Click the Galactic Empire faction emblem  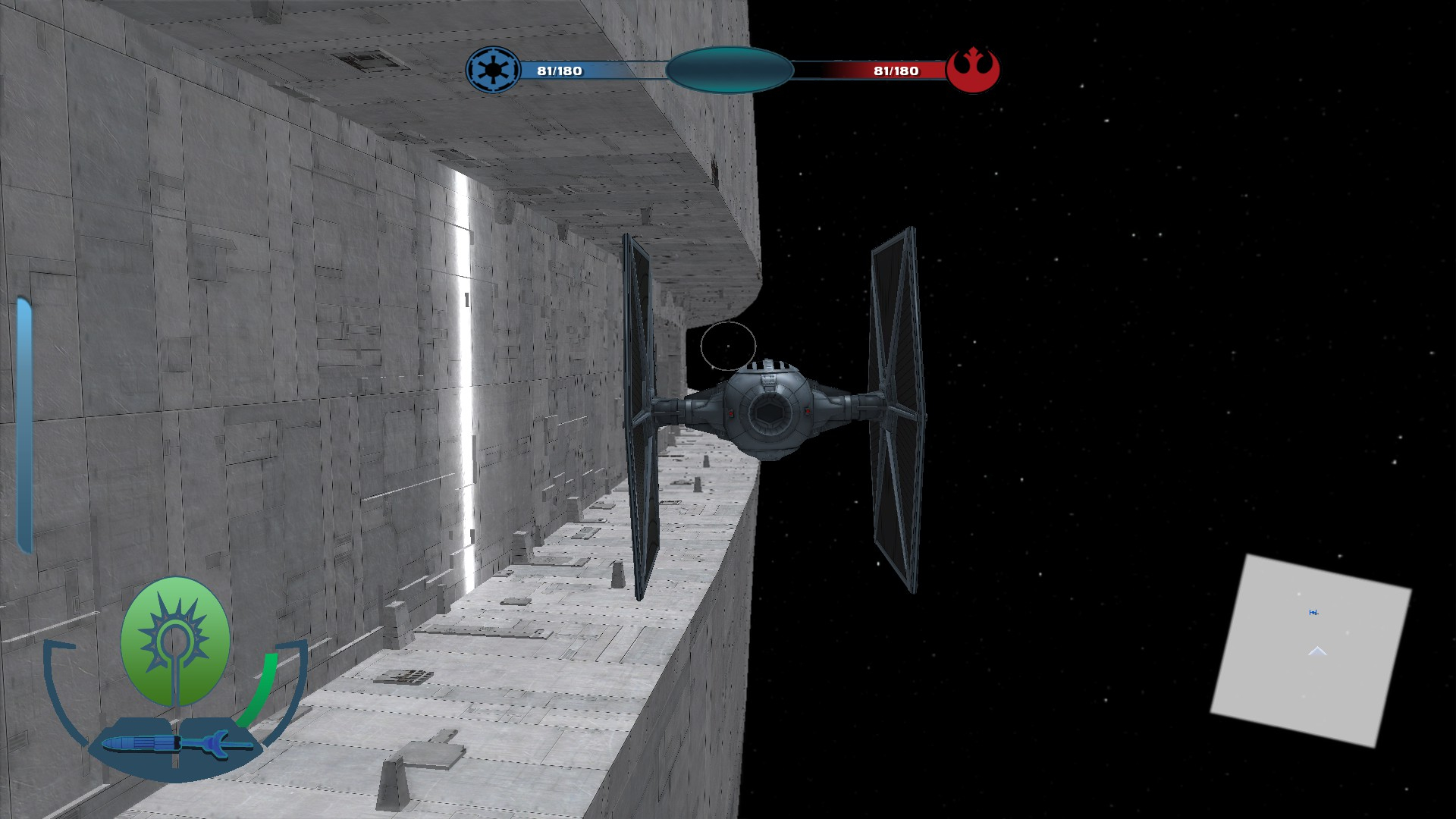pos(493,71)
